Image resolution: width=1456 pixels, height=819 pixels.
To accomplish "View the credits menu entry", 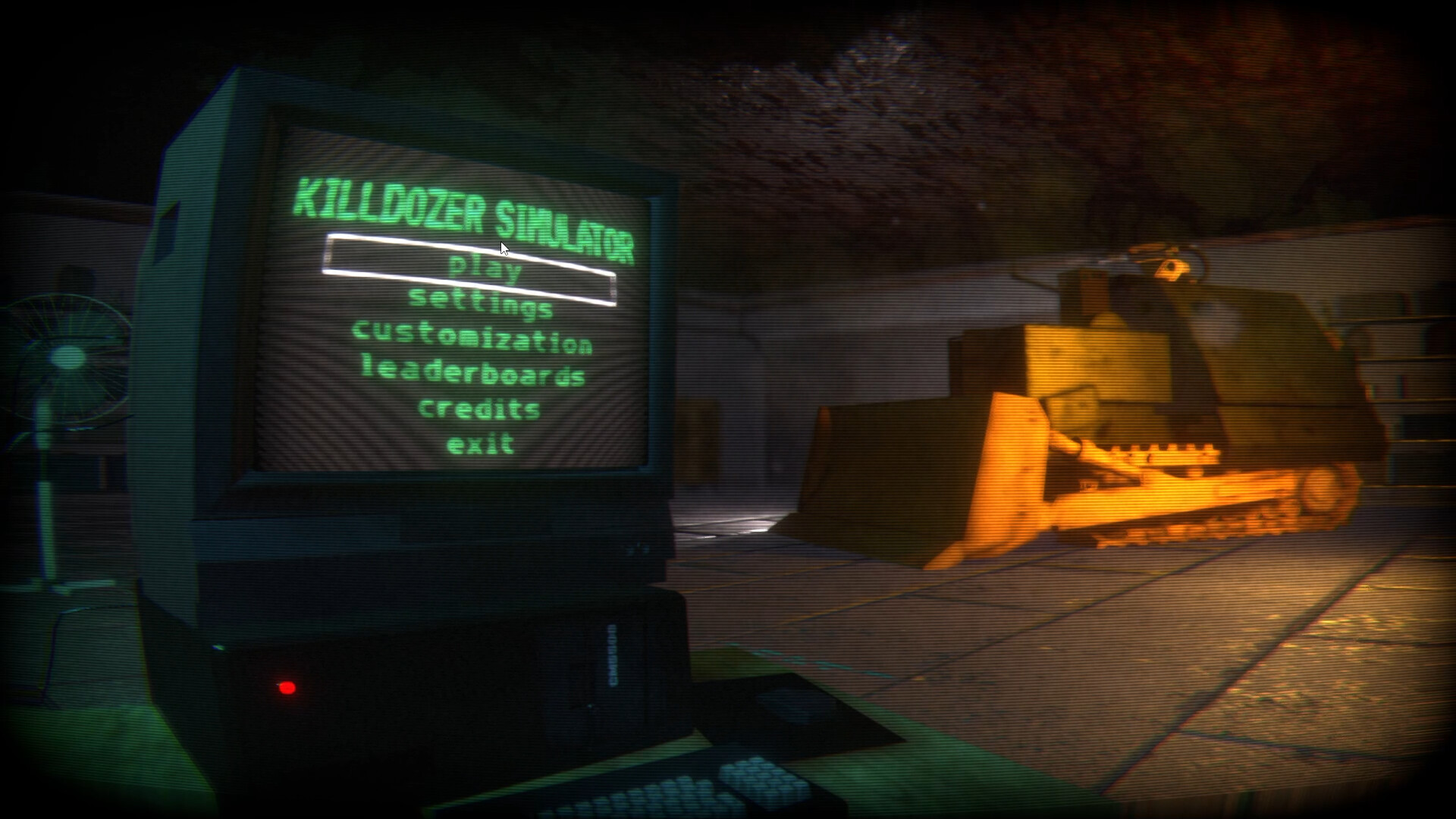I will point(479,410).
